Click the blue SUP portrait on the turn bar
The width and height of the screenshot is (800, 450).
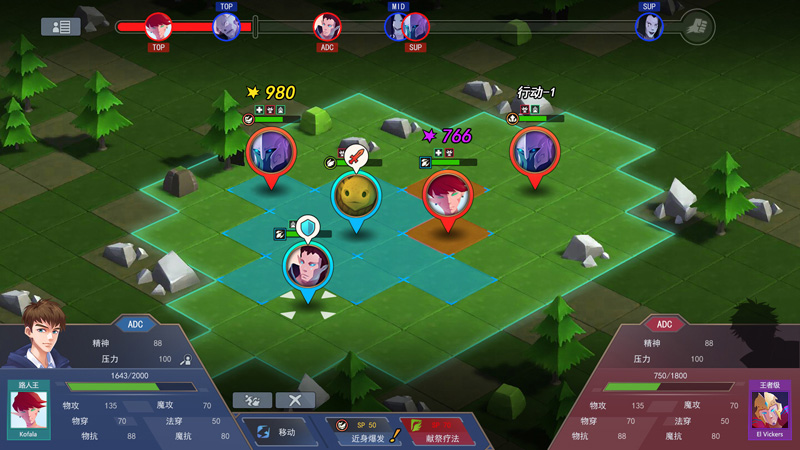point(649,26)
